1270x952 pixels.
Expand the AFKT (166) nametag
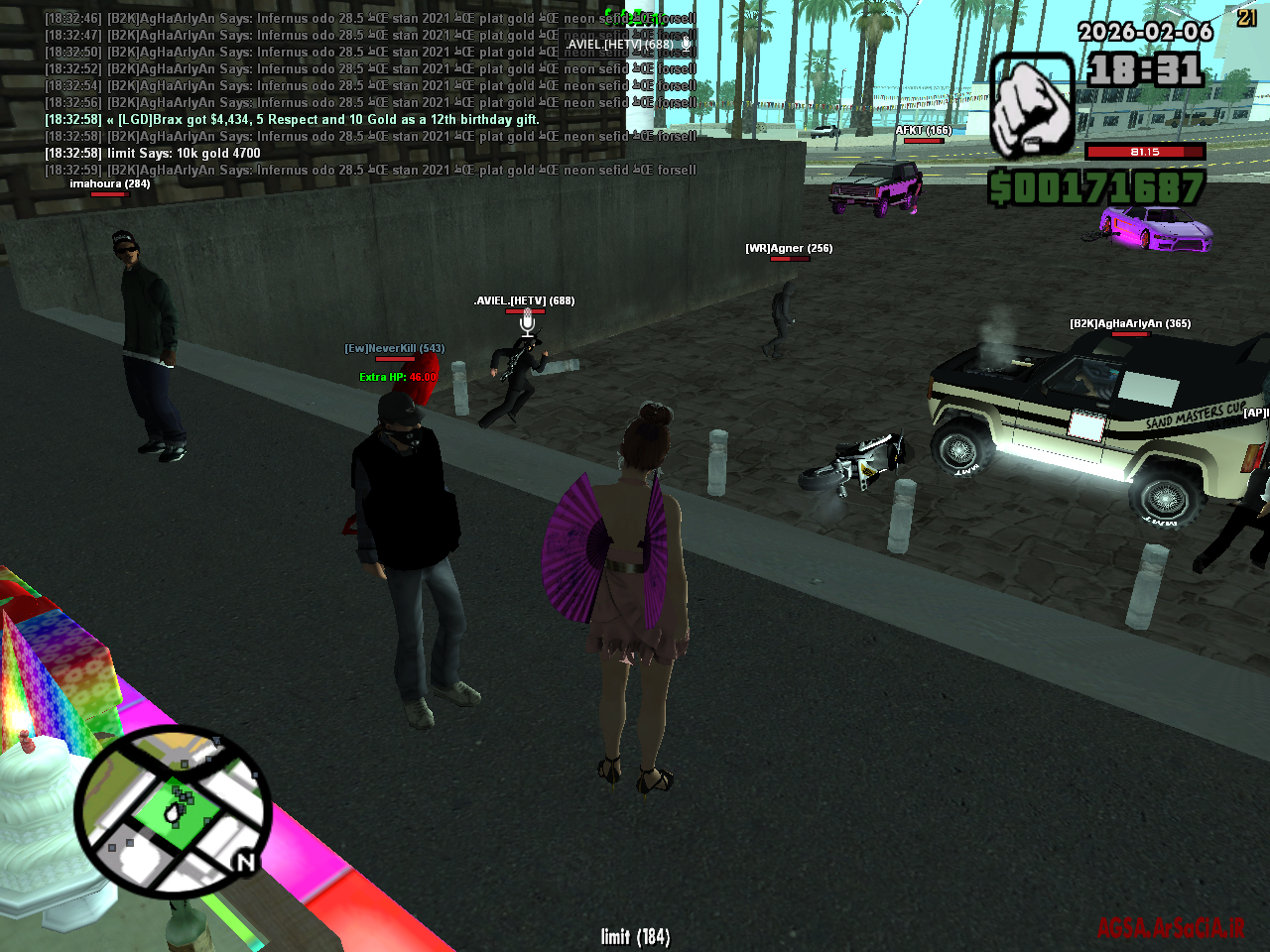[x=922, y=129]
